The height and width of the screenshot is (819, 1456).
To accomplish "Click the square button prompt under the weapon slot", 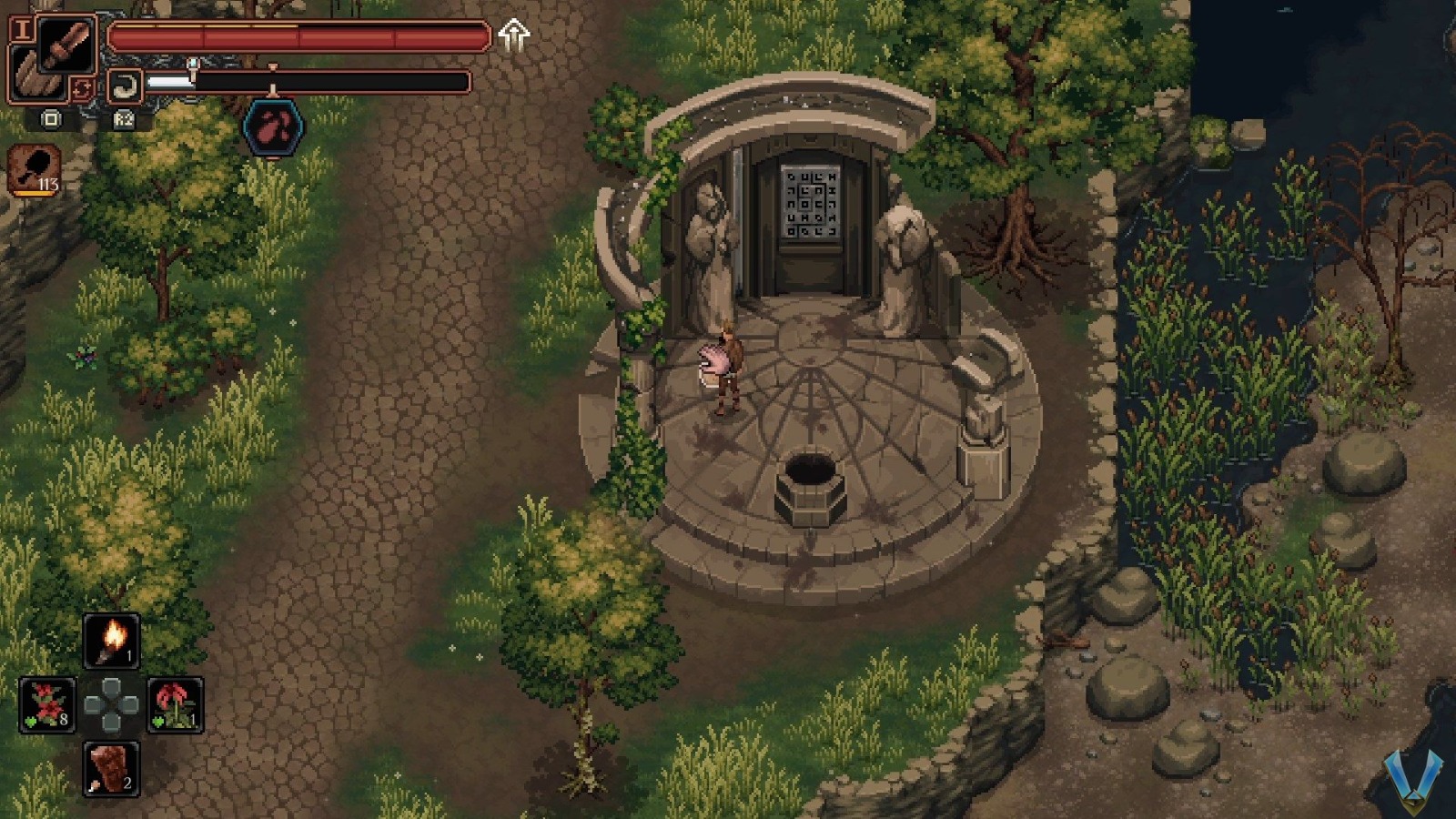I will 50,119.
